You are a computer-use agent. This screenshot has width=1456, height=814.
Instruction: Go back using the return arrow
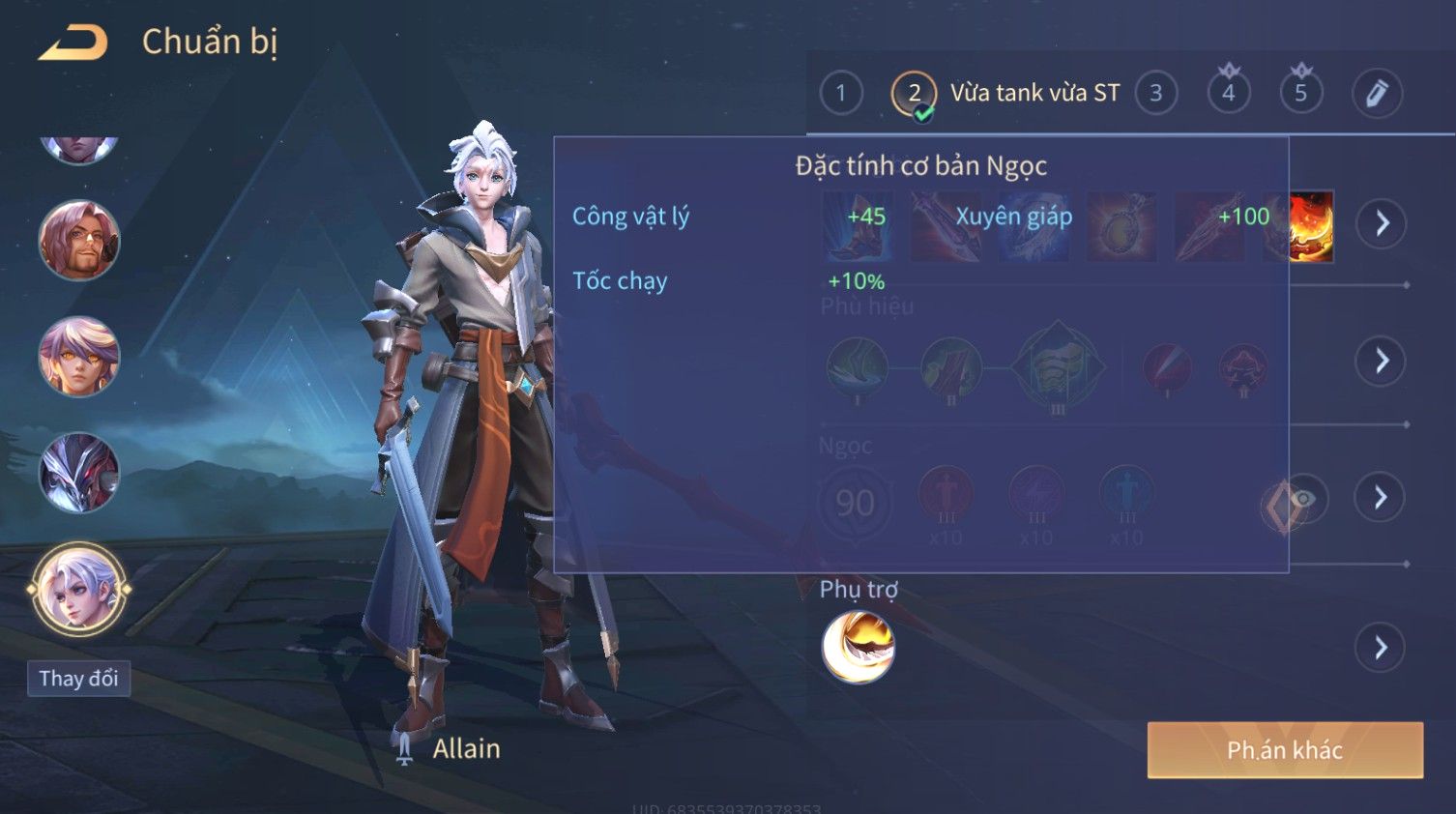coord(73,44)
